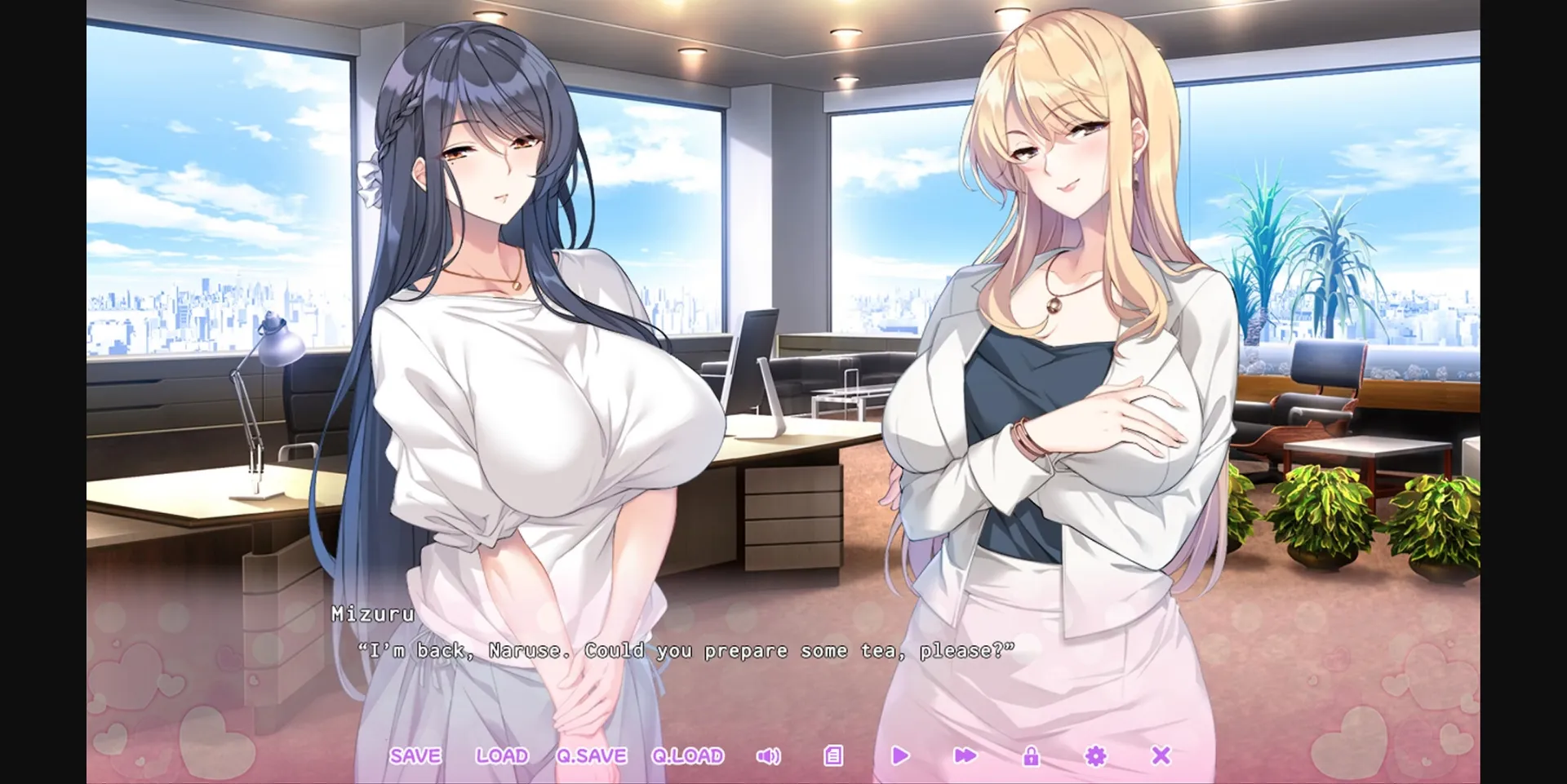Hide the interface with the lock icon

click(1030, 756)
